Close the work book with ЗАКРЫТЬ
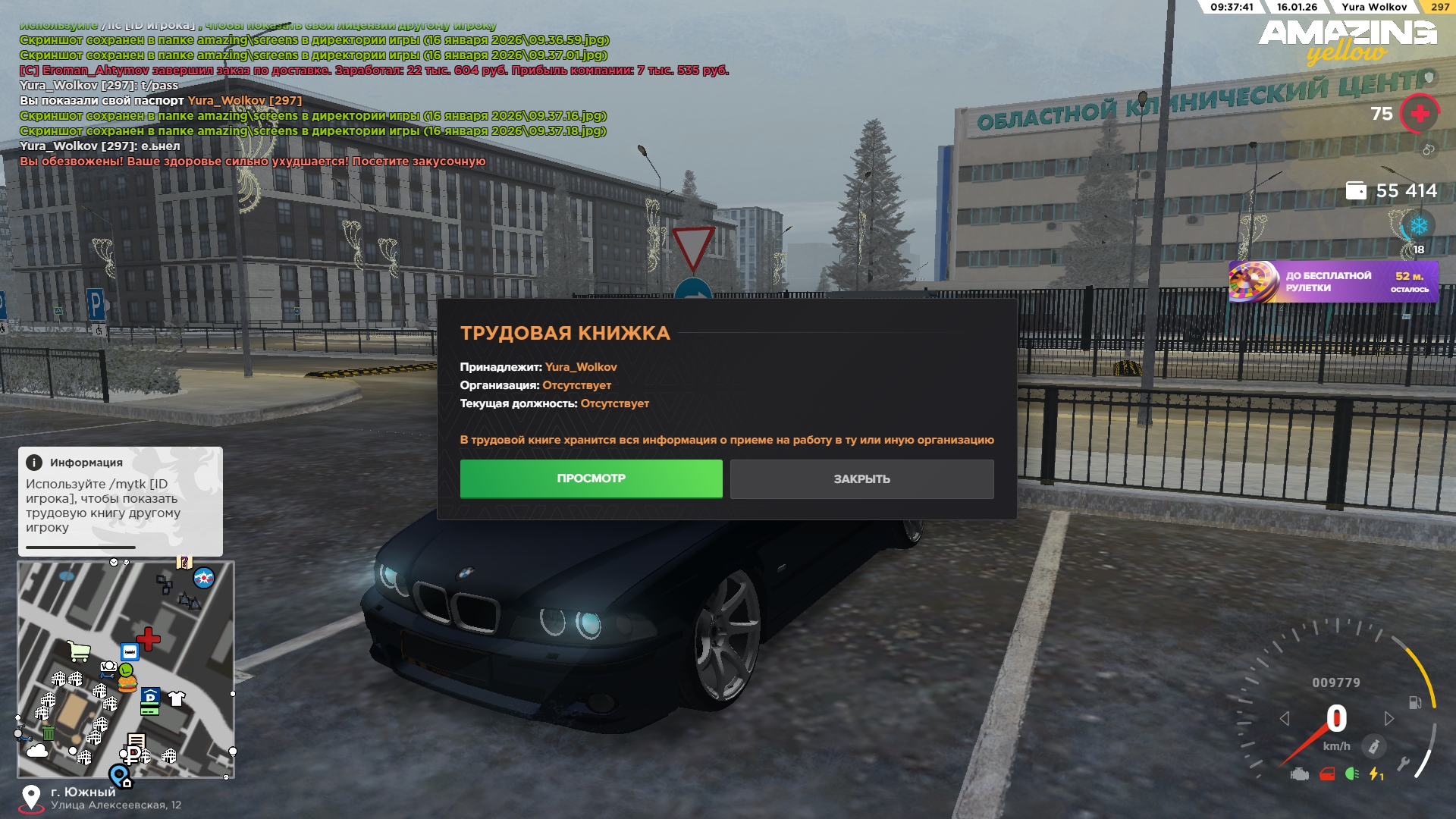 [x=861, y=479]
